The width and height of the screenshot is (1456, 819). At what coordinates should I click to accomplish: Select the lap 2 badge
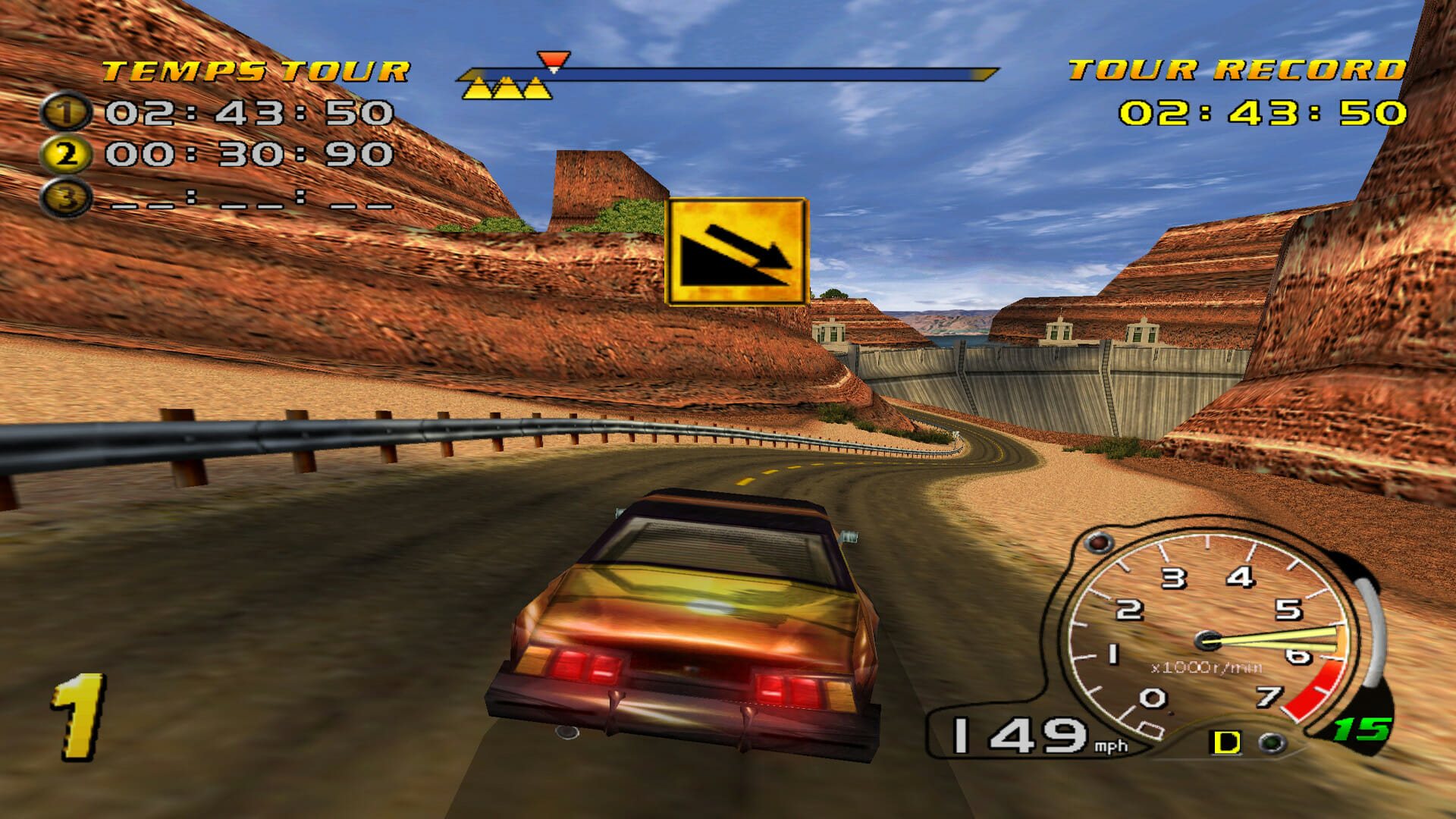pyautogui.click(x=66, y=155)
